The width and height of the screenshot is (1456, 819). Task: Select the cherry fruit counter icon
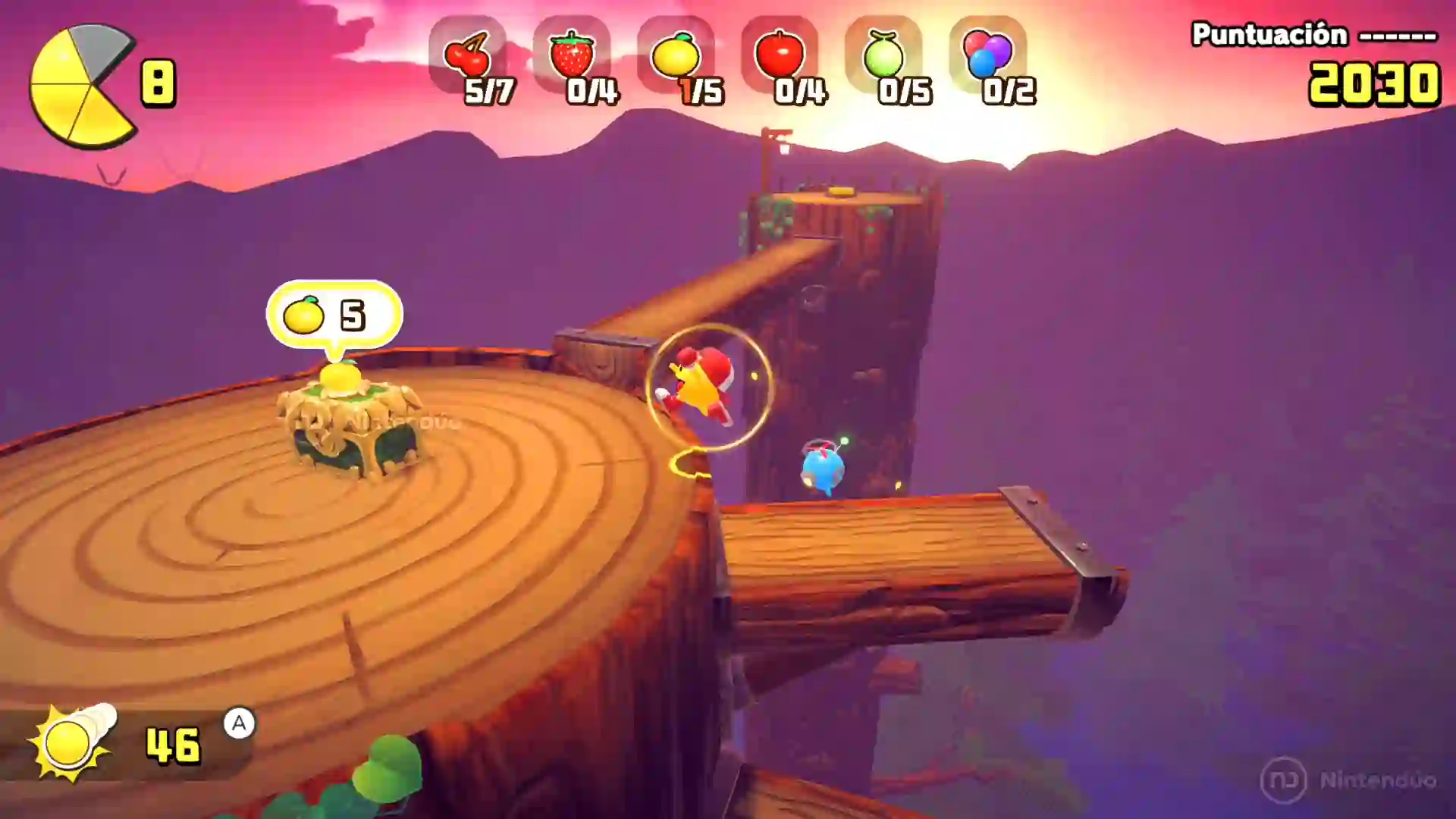click(470, 53)
